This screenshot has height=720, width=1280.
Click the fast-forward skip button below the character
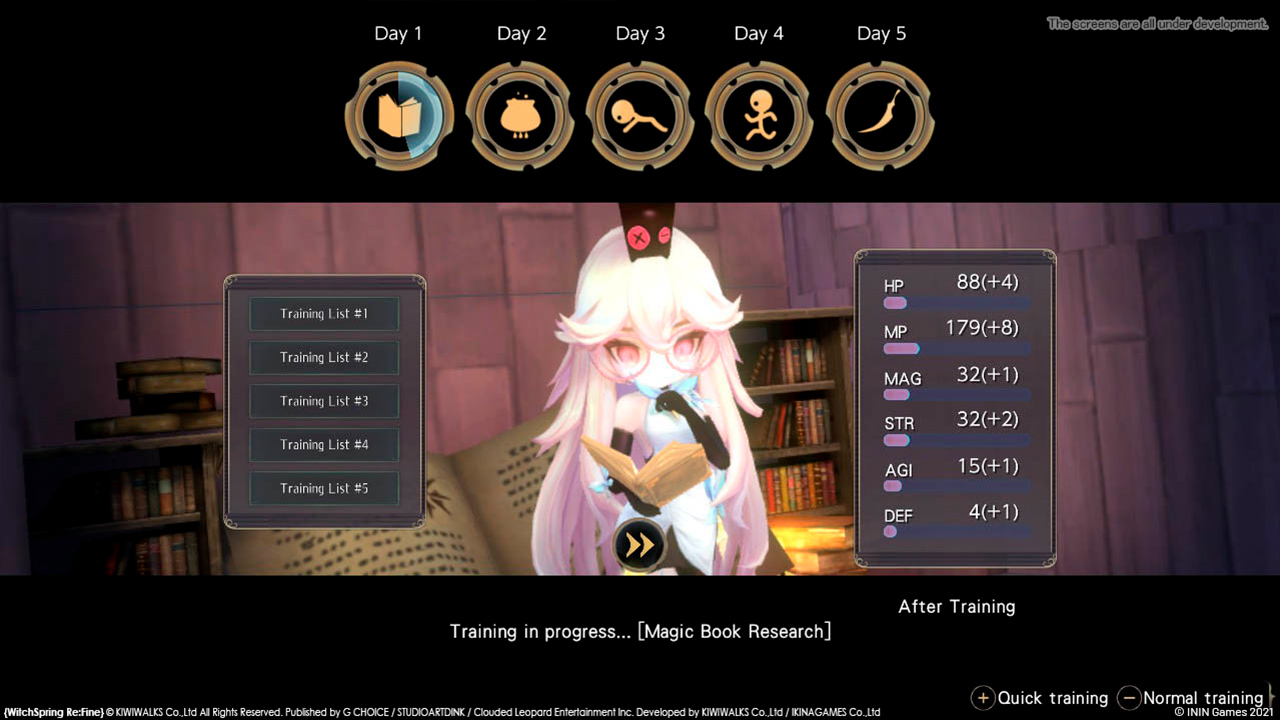640,546
